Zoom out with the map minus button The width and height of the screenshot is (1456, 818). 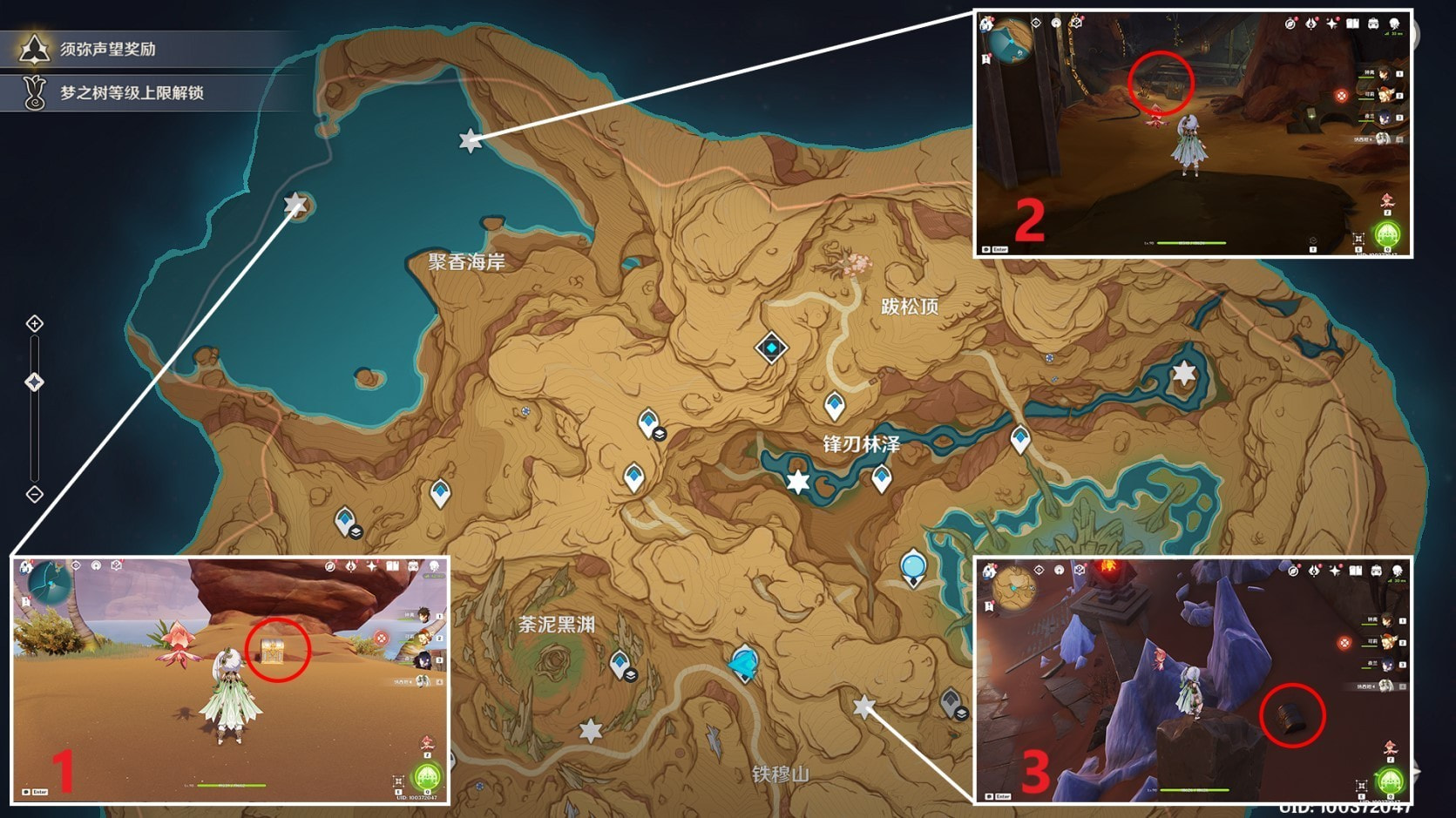coord(34,494)
